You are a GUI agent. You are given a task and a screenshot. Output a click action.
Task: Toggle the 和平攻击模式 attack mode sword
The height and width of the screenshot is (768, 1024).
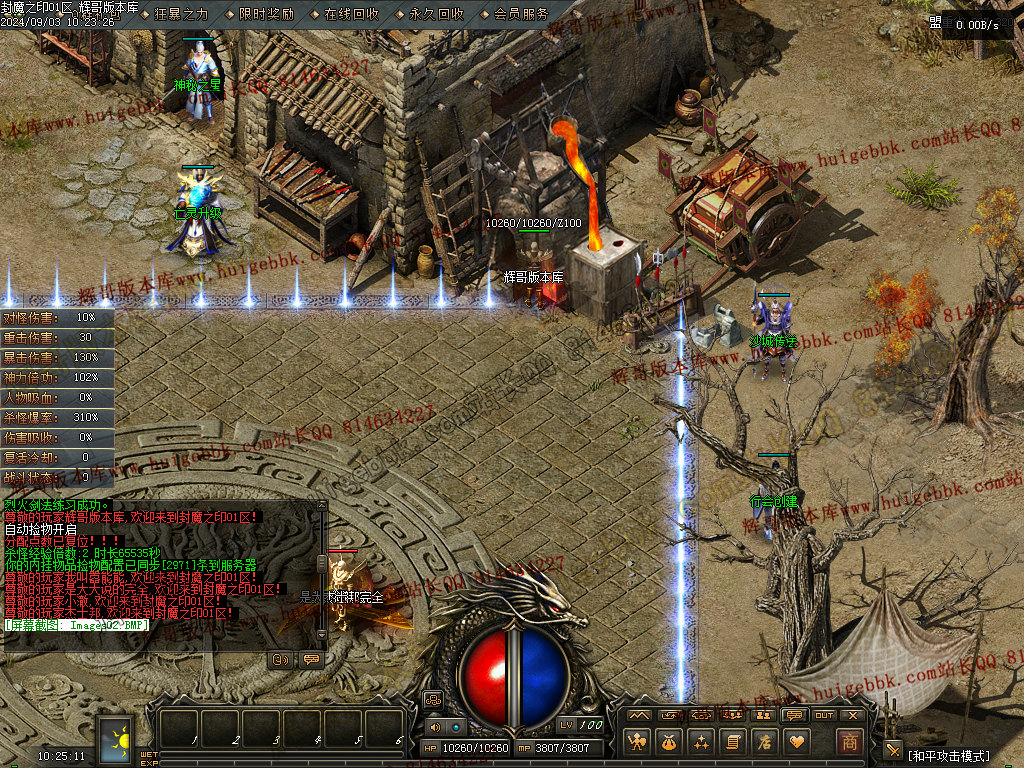click(x=893, y=751)
